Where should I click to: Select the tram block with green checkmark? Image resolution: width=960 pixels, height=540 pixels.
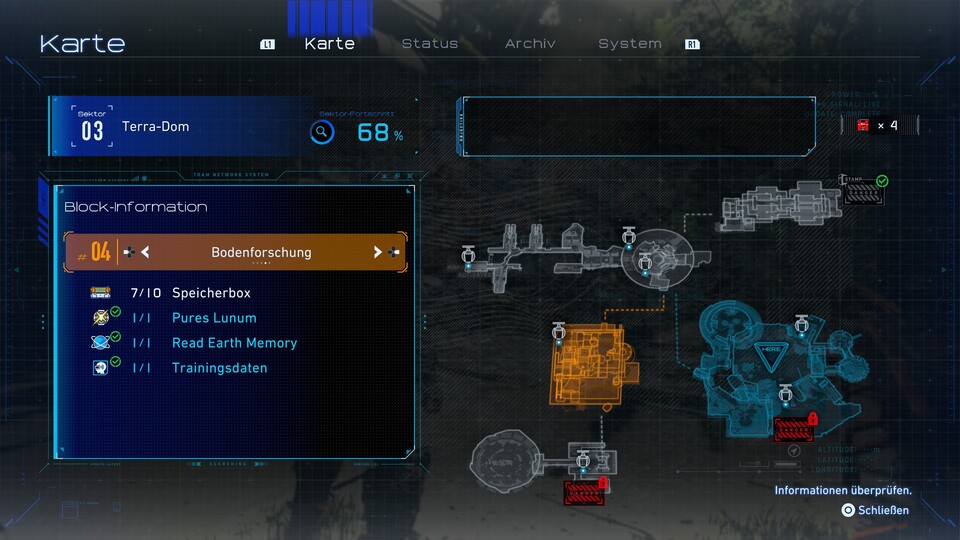coord(863,190)
